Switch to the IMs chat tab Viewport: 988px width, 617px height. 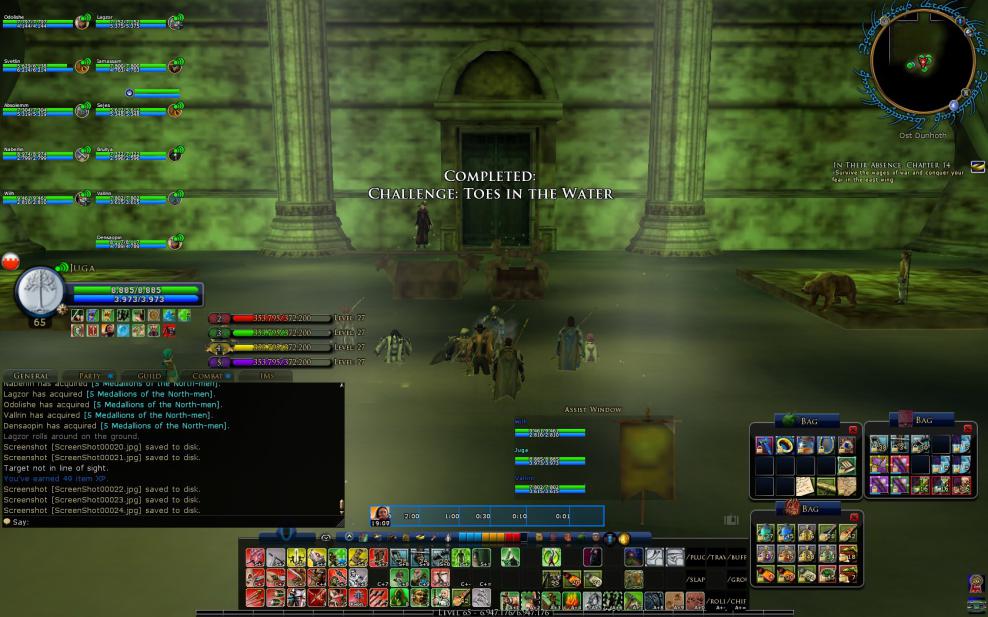point(264,376)
